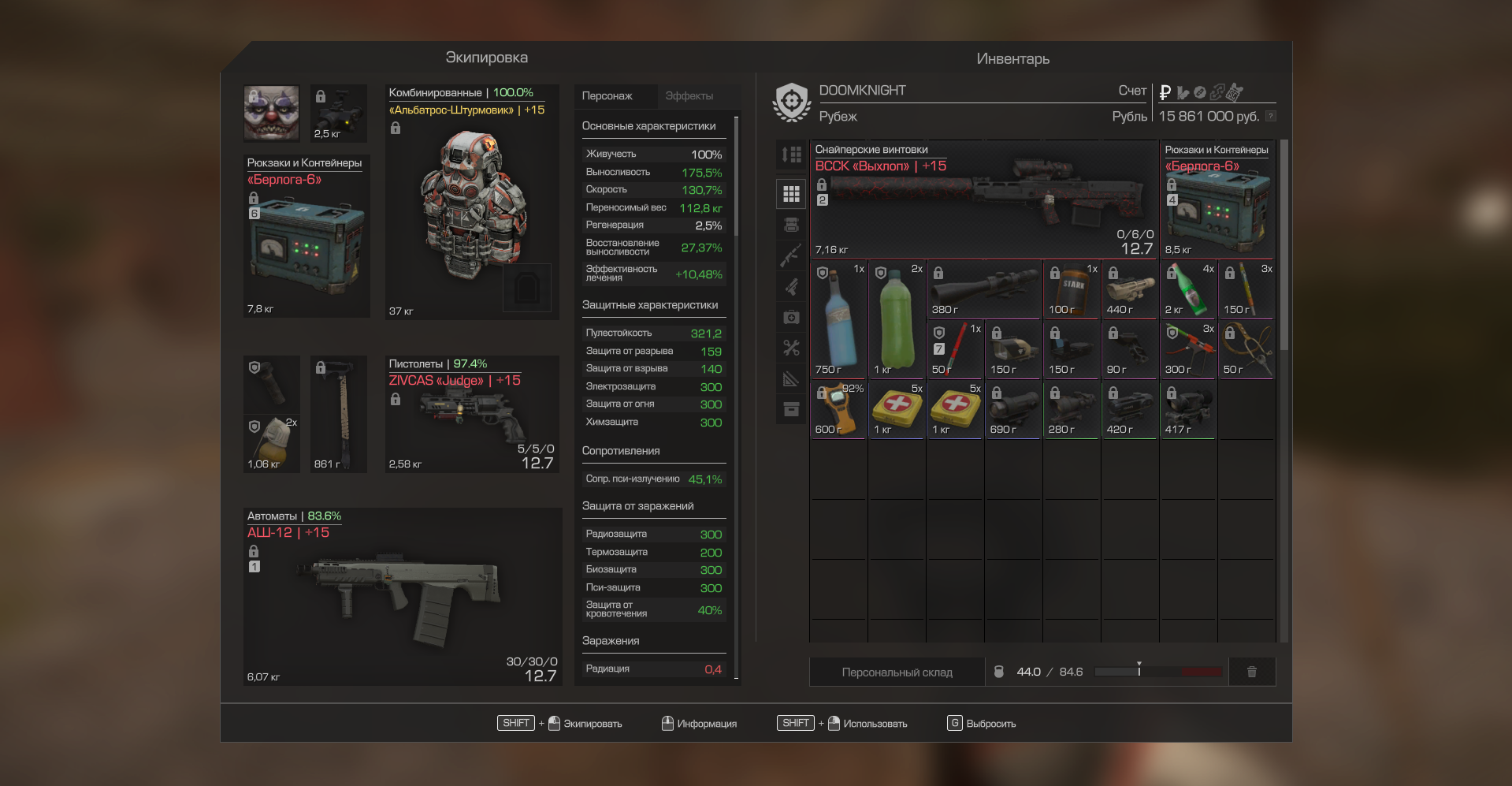The height and width of the screenshot is (786, 1512).
Task: Select the equipped hammer melee slot
Action: click(x=339, y=415)
